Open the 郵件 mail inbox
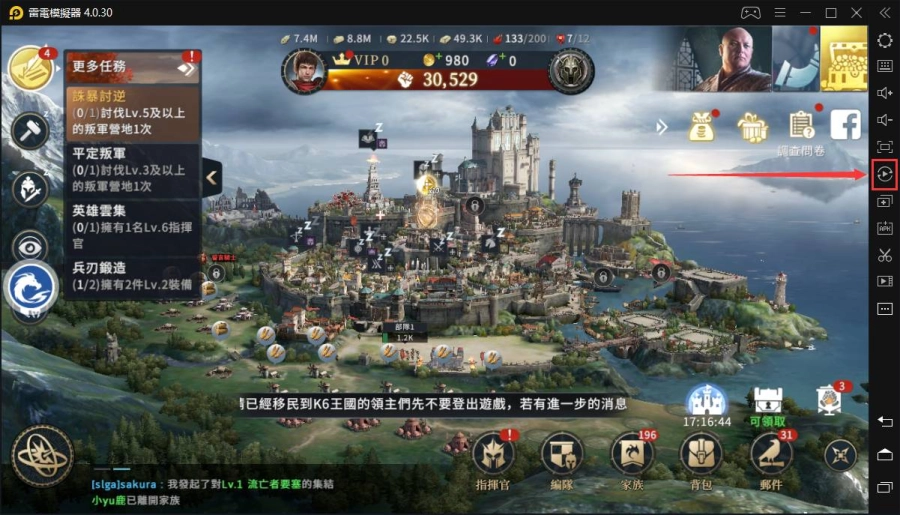Viewport: 900px width, 515px height. pyautogui.click(x=770, y=455)
